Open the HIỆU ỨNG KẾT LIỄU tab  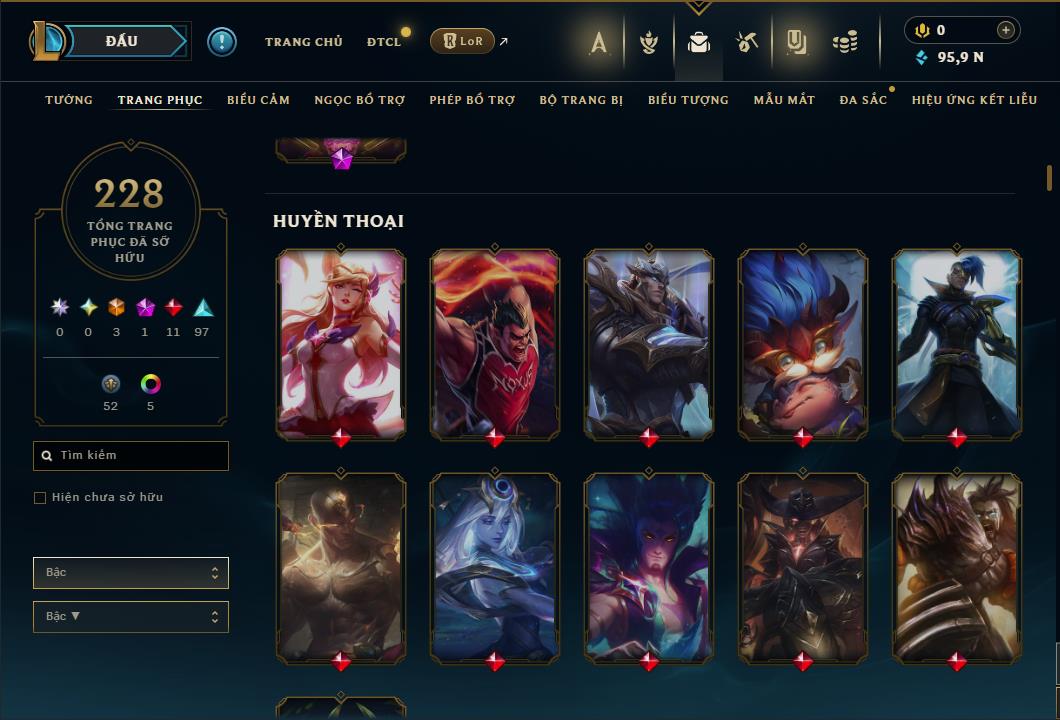point(974,100)
